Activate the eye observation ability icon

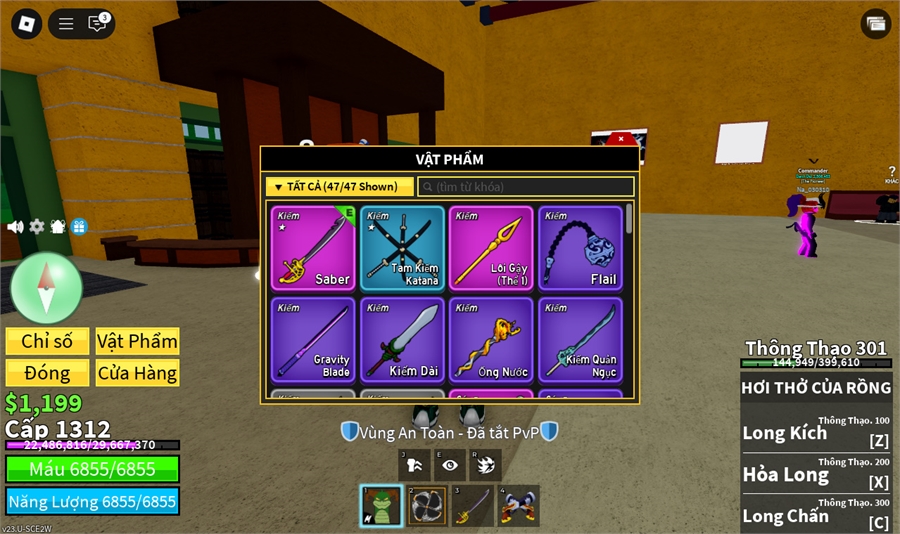point(450,465)
